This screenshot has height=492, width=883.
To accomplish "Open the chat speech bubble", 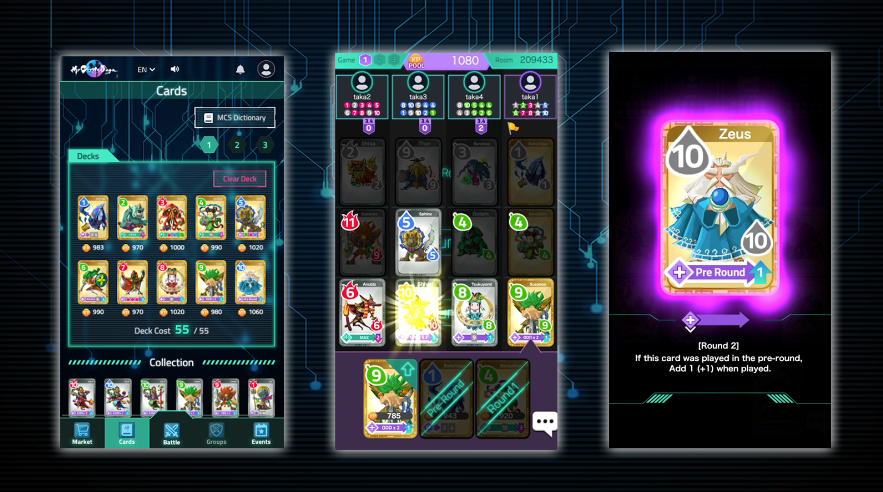I will (544, 422).
